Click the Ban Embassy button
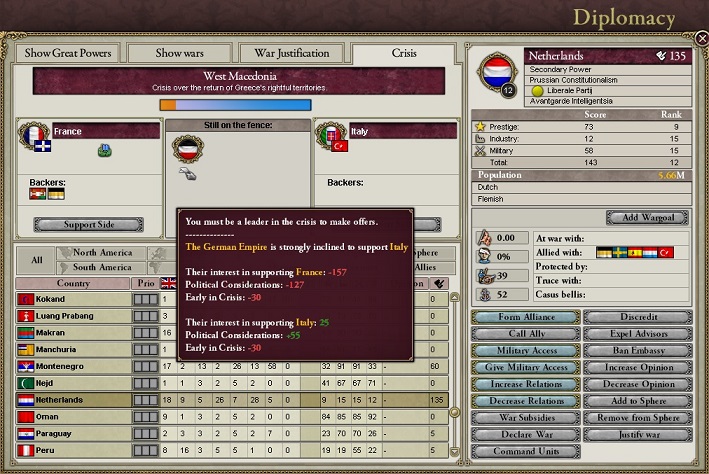 [x=634, y=351]
